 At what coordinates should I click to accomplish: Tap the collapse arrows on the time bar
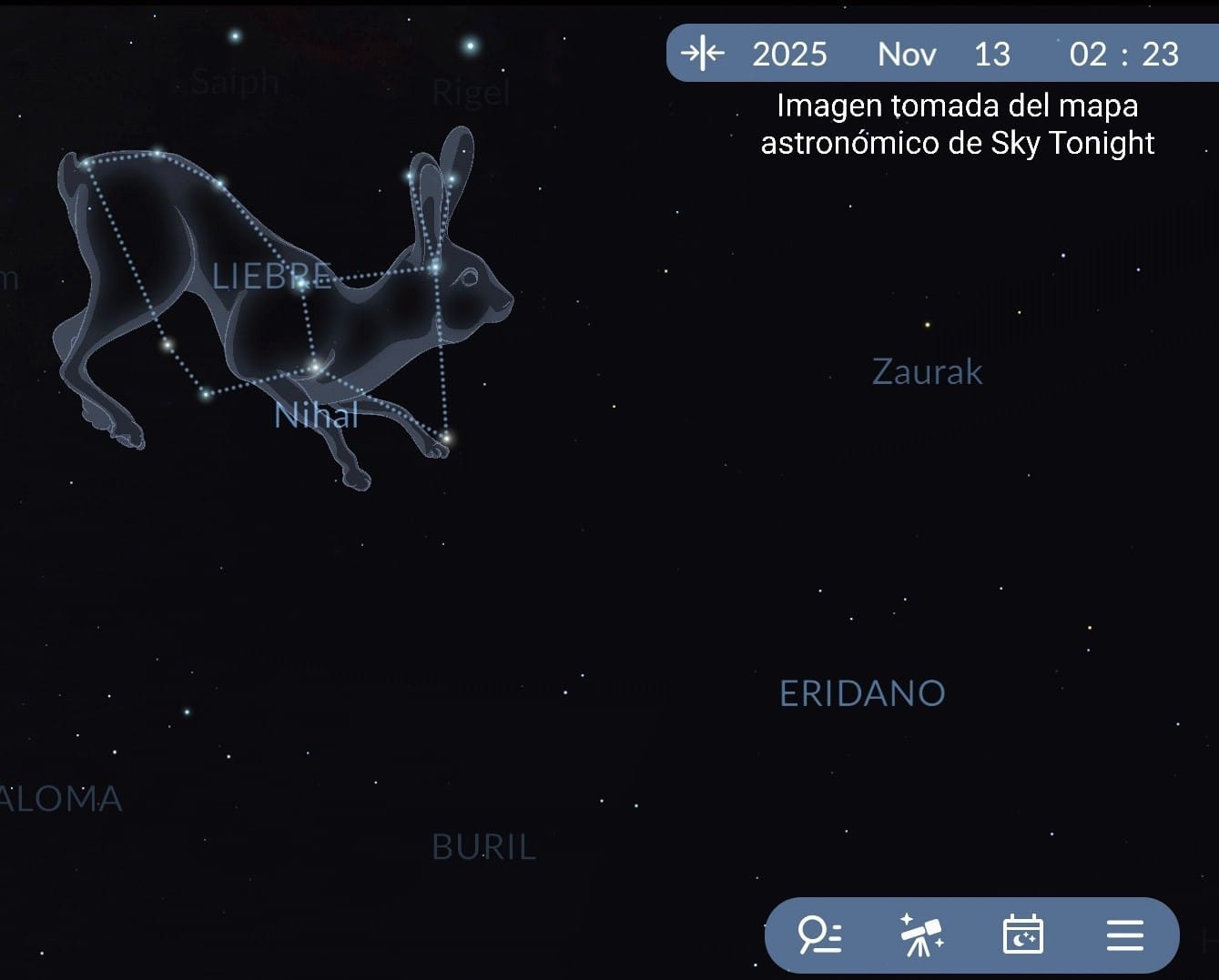703,54
